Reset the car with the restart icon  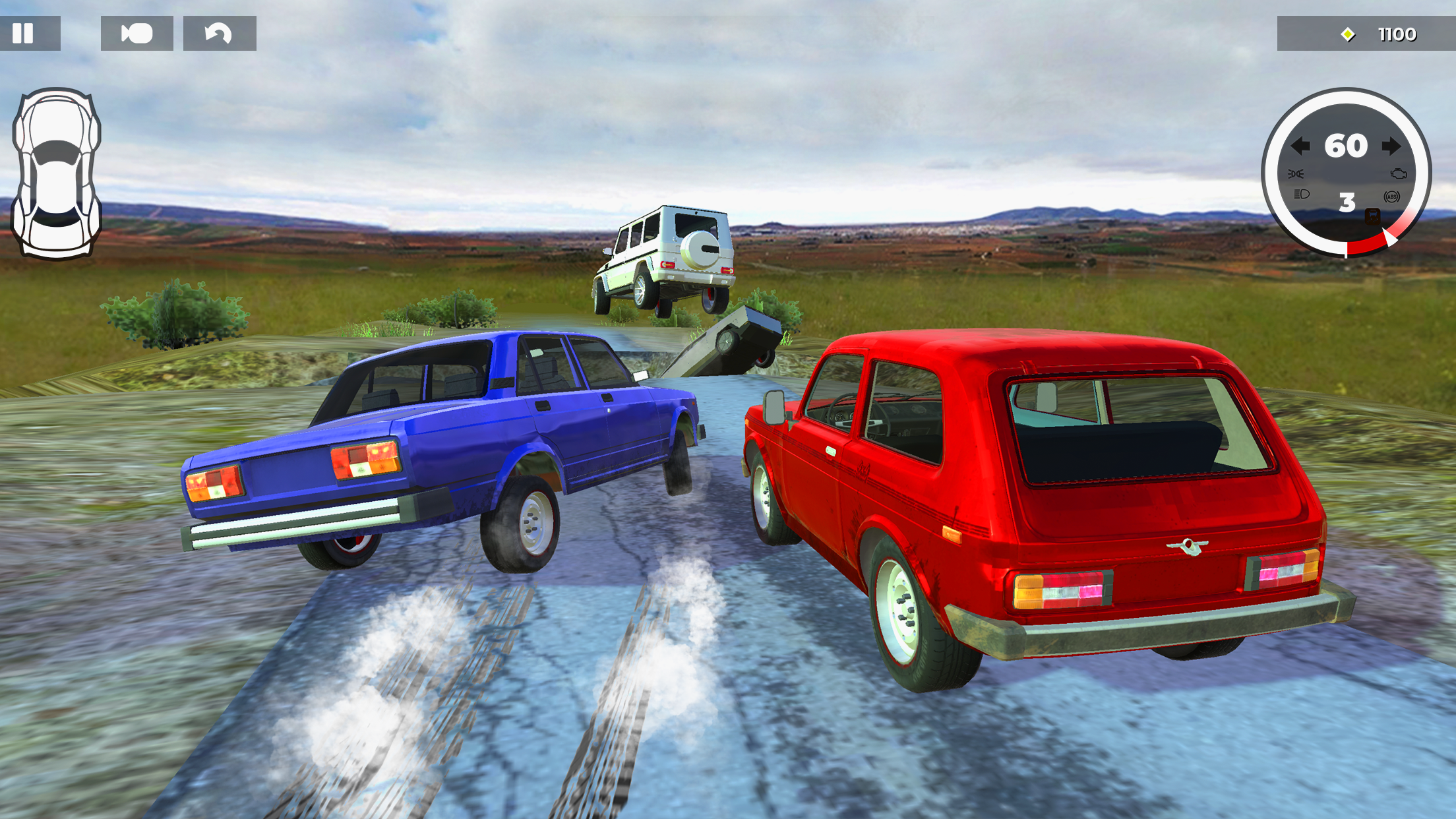218,34
